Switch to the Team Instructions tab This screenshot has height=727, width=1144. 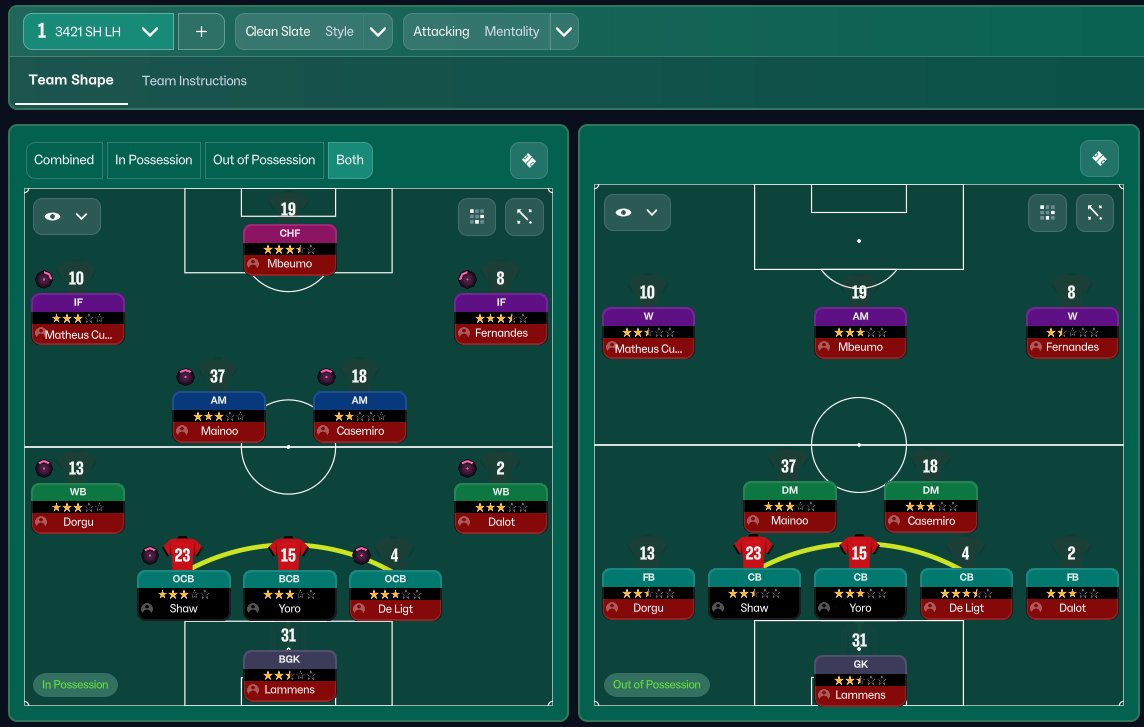194,81
